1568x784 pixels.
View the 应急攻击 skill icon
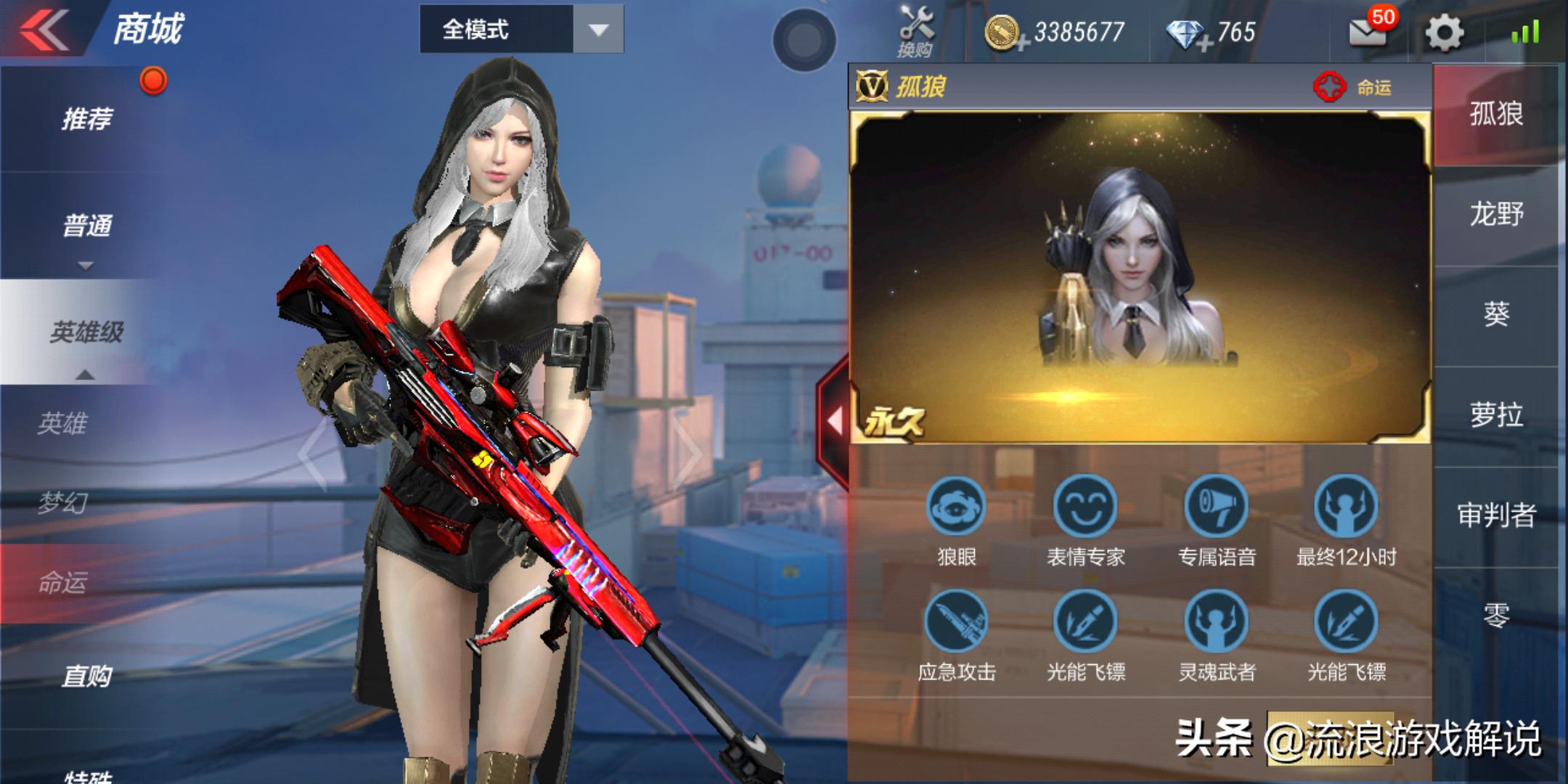(956, 622)
